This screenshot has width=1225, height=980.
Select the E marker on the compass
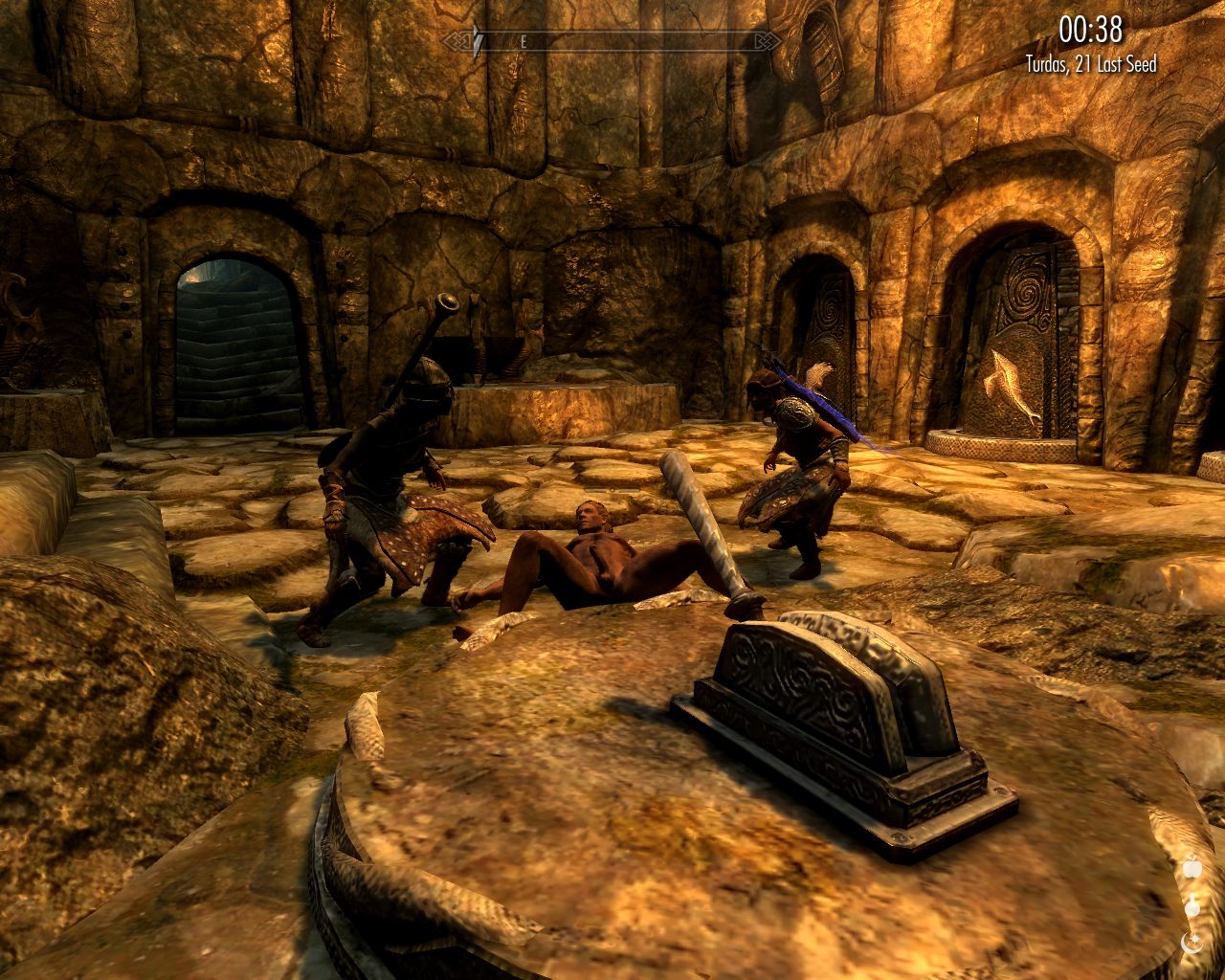pos(524,40)
